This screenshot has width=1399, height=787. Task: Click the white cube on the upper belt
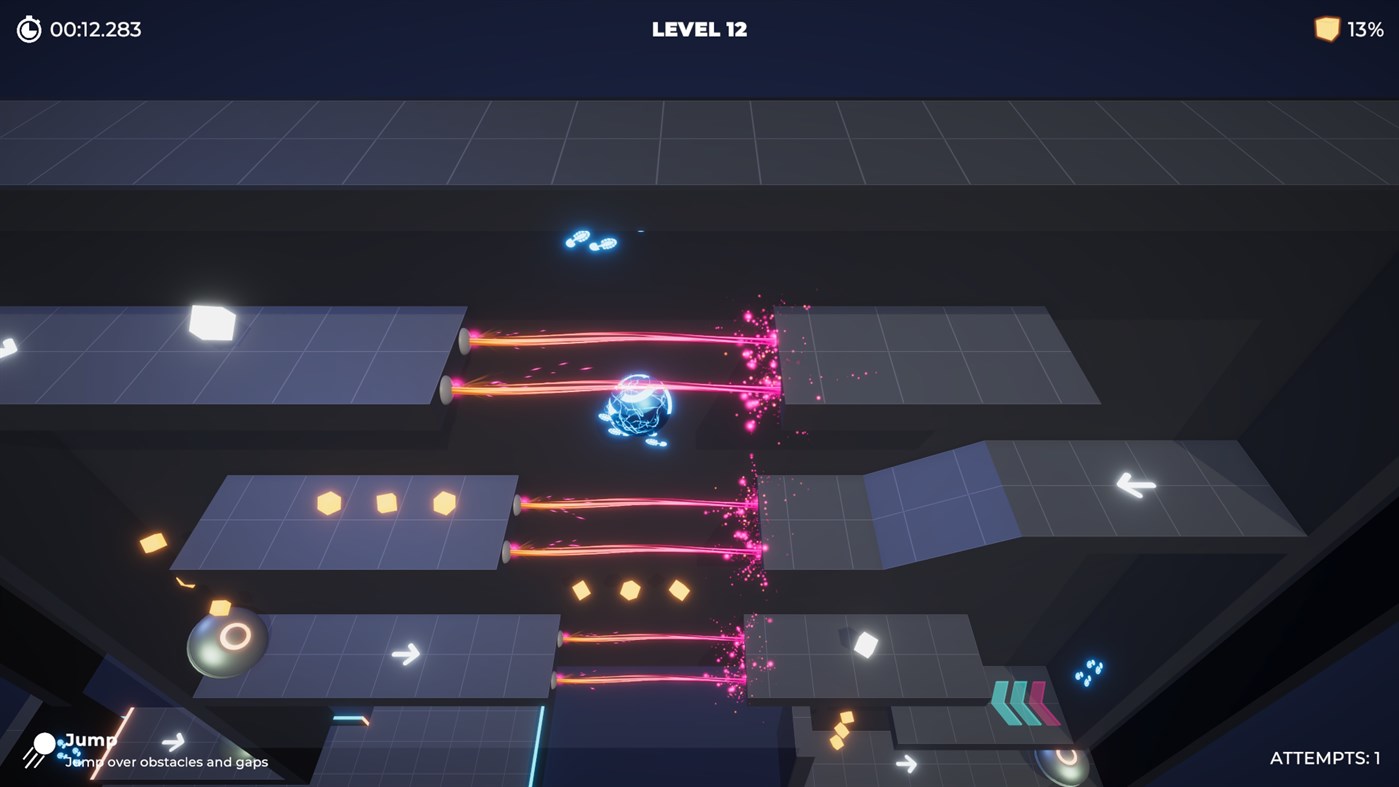click(210, 325)
